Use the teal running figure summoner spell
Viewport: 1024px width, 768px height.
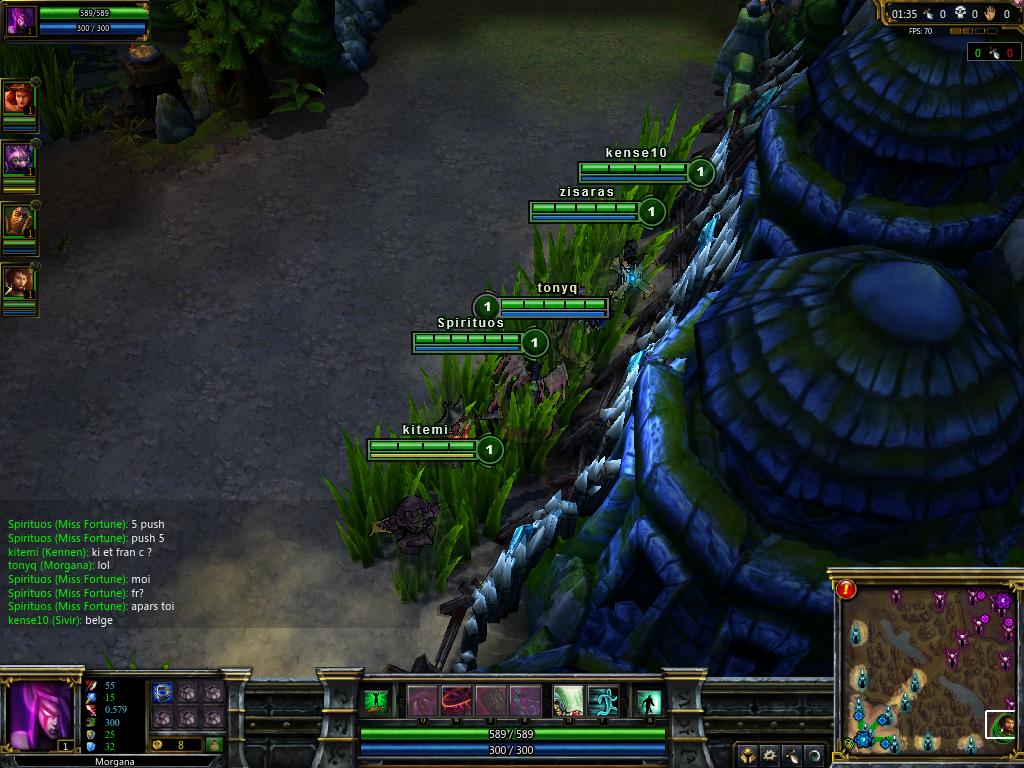[603, 701]
